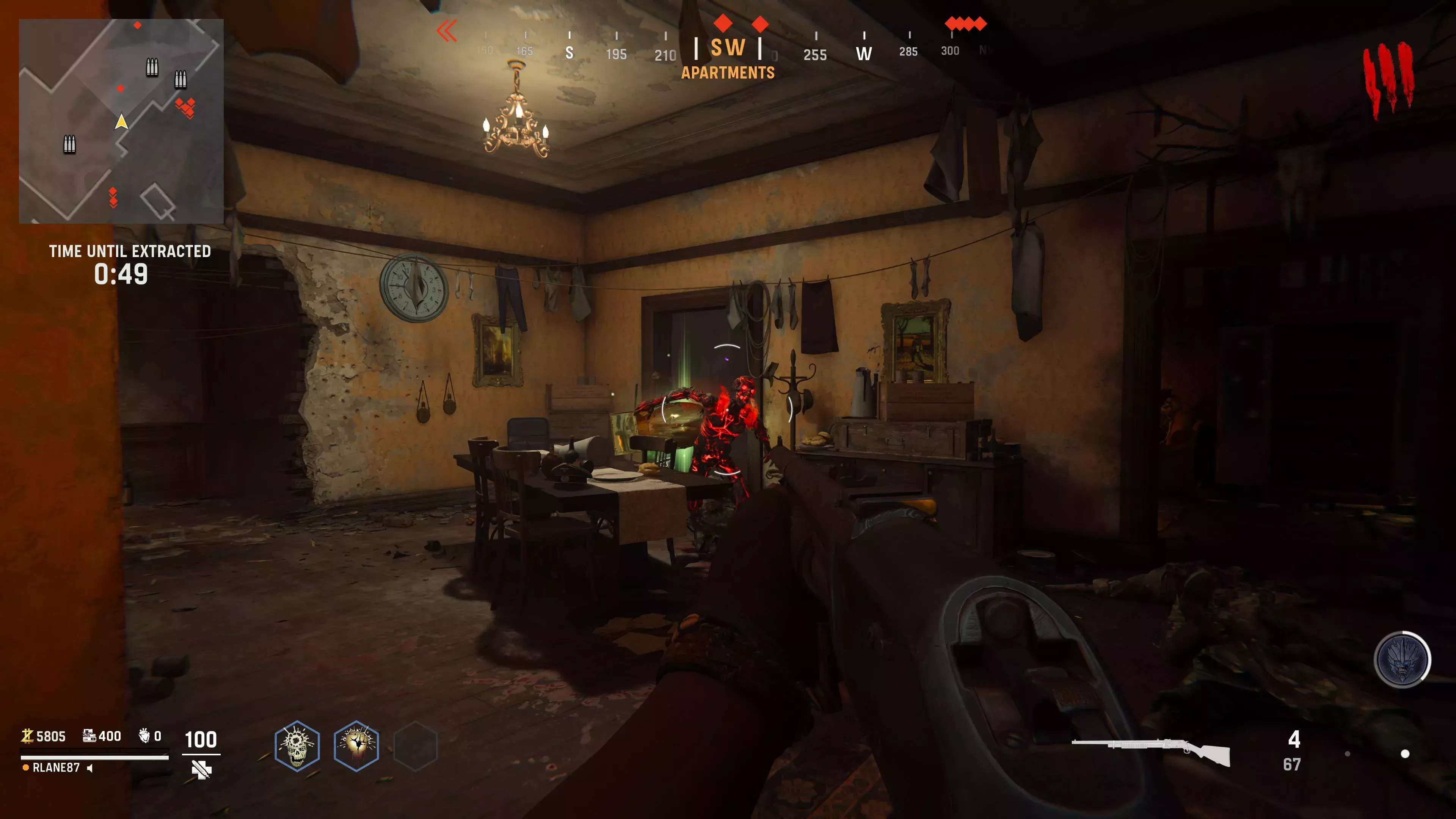Collapse the compass via the double-chevron arrows
Image resolution: width=1456 pixels, height=819 pixels.
click(x=447, y=31)
